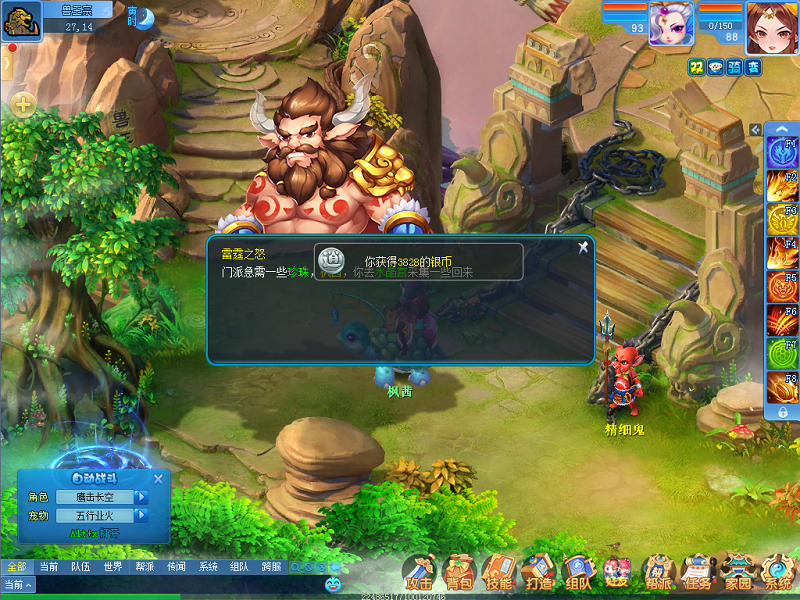Open the 好友 friends list
The height and width of the screenshot is (600, 800).
tap(617, 572)
